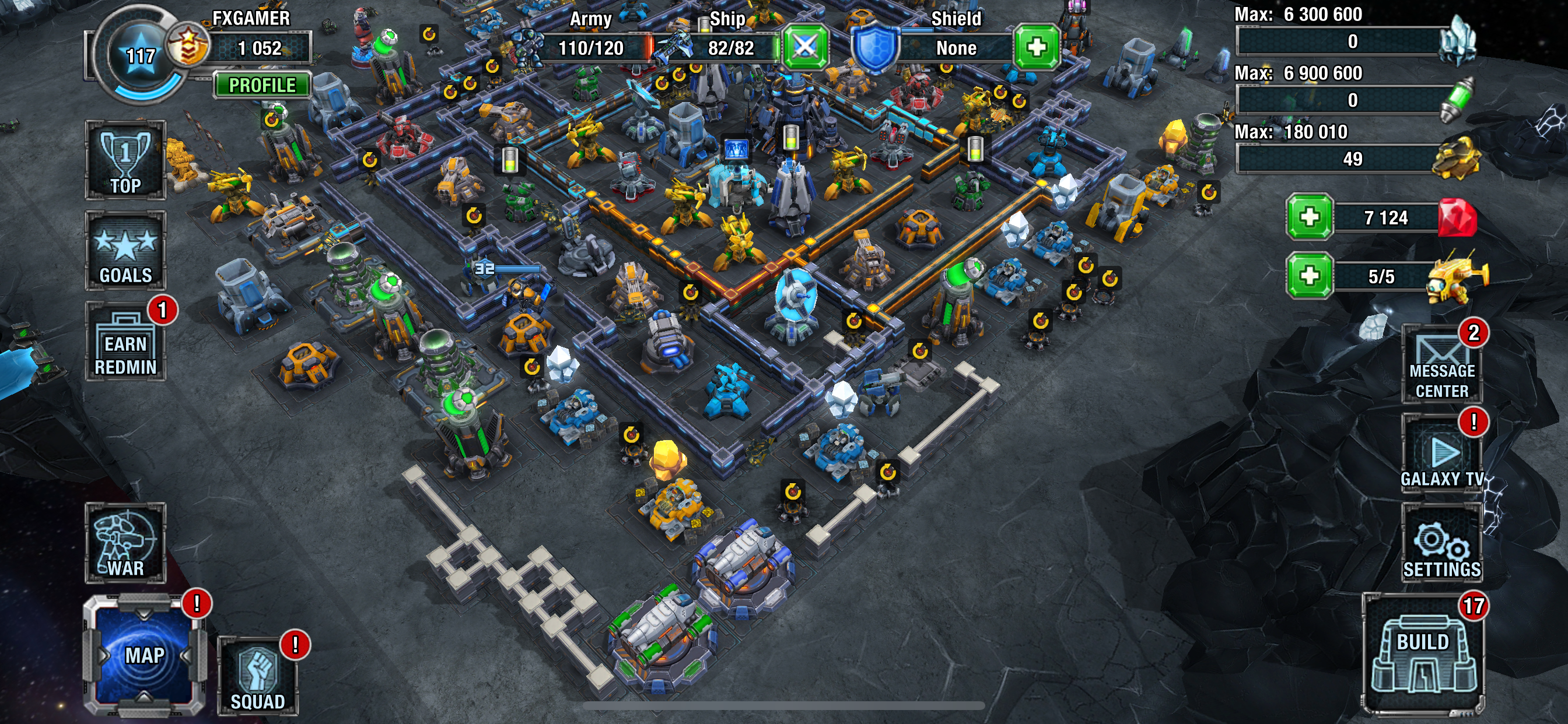1568x724 pixels.
Task: Open the player PROFILE
Action: 262,85
